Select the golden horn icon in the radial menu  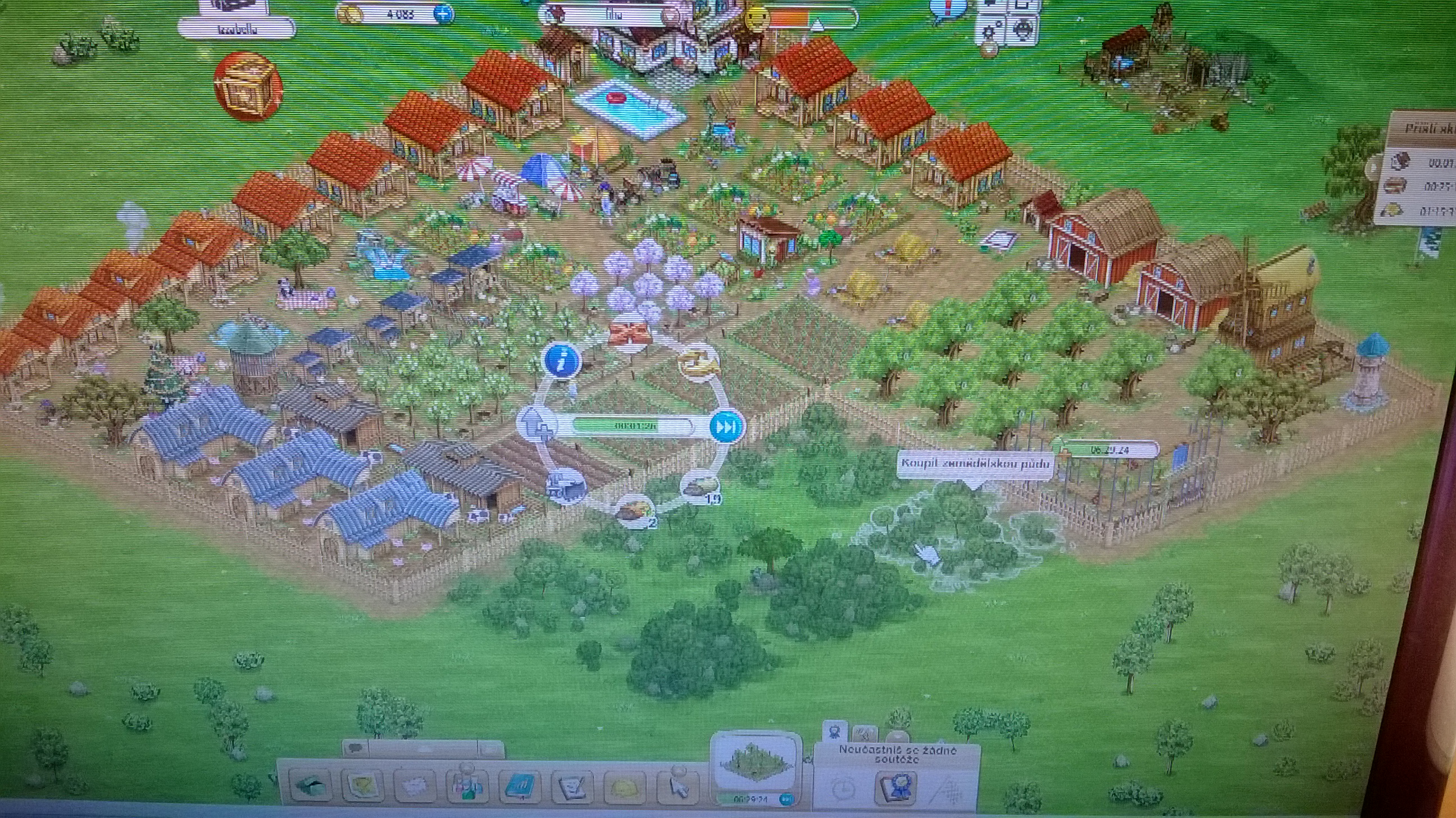pos(698,362)
